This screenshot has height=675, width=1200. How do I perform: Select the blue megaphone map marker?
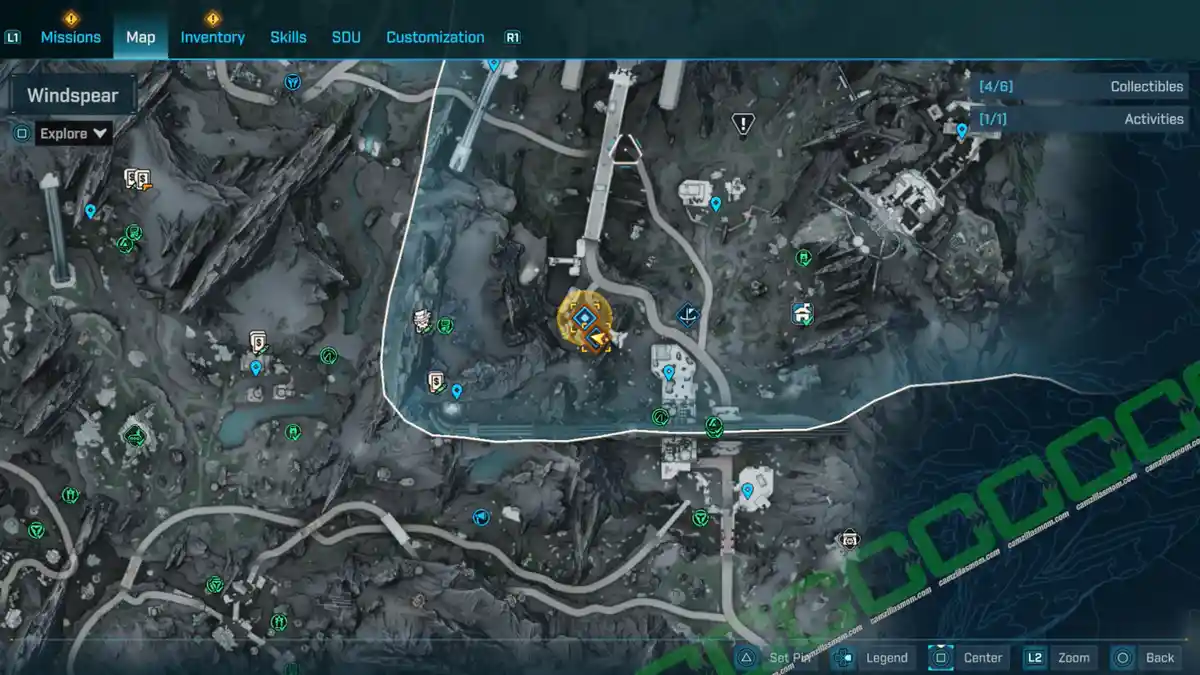tap(481, 517)
